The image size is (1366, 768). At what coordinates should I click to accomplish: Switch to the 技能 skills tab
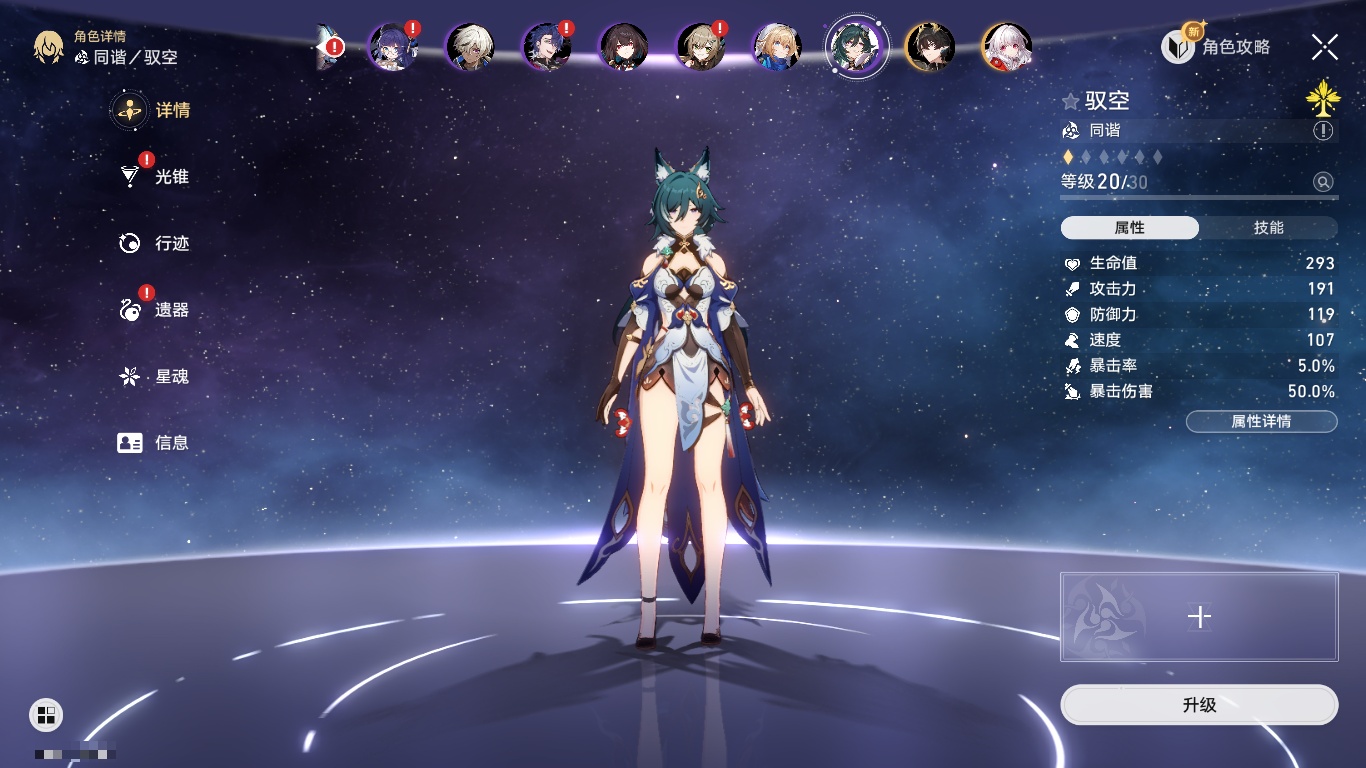1268,228
